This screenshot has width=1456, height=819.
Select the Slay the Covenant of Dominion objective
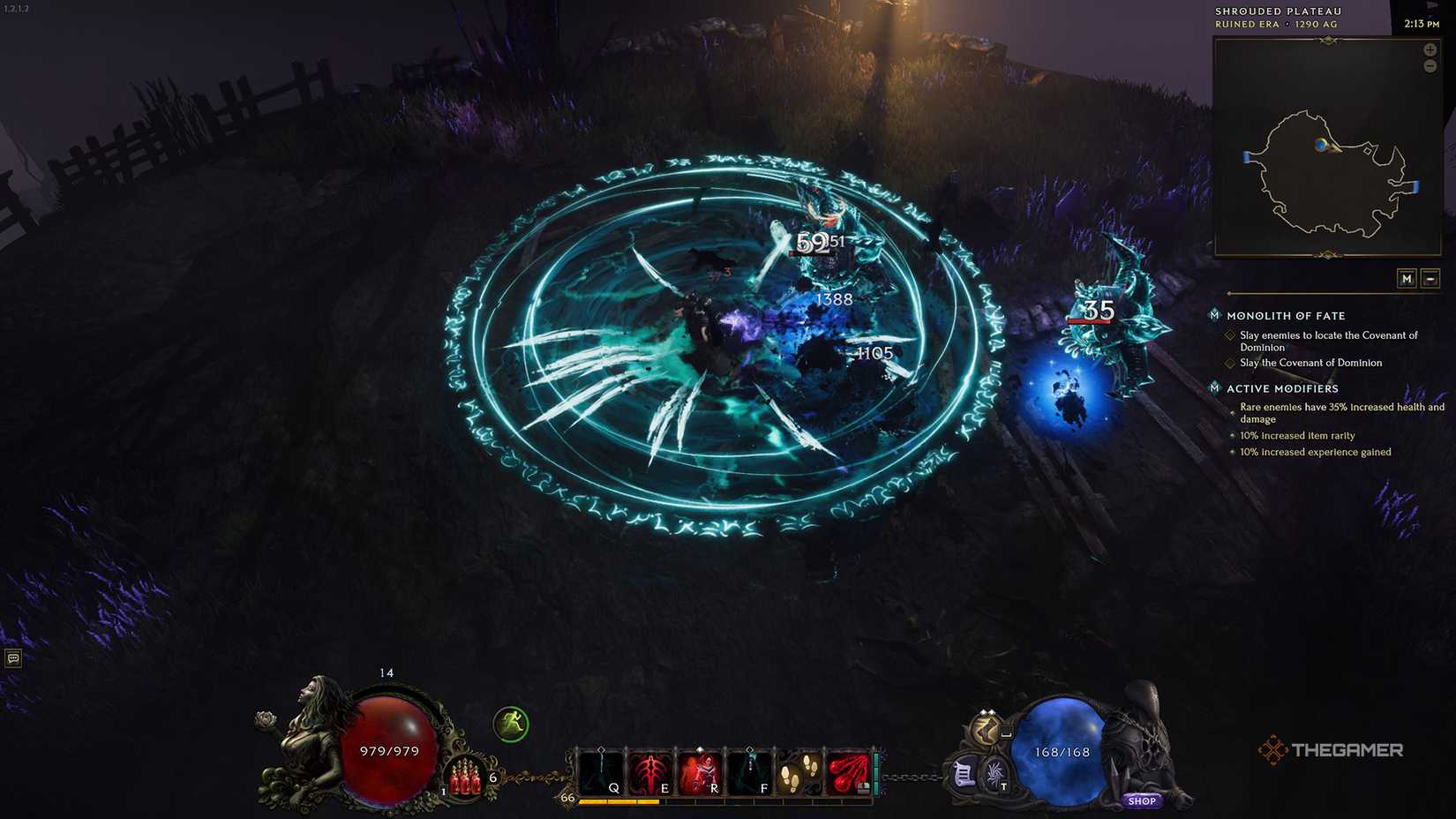1311,363
